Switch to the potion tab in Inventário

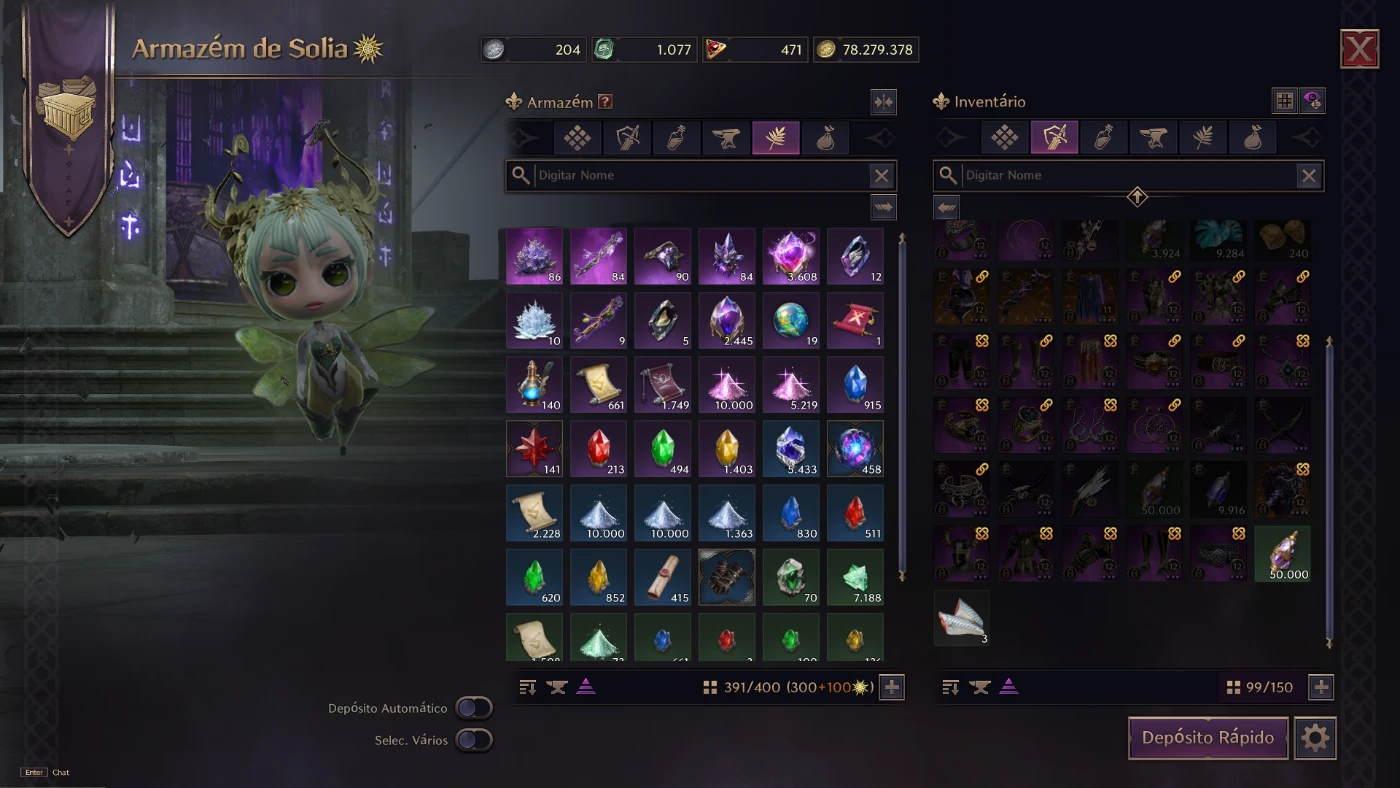[1104, 138]
